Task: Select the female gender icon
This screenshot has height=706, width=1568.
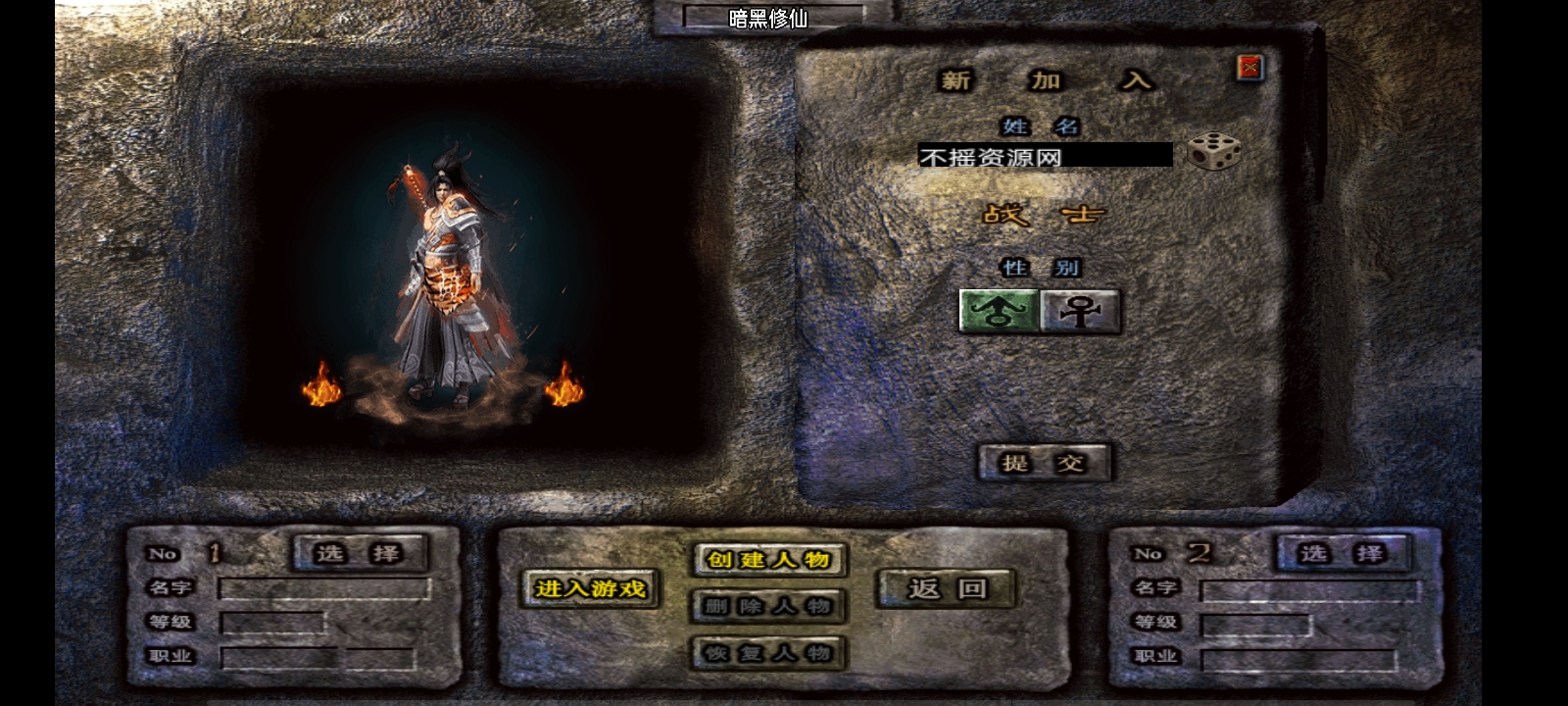Action: [x=1080, y=312]
